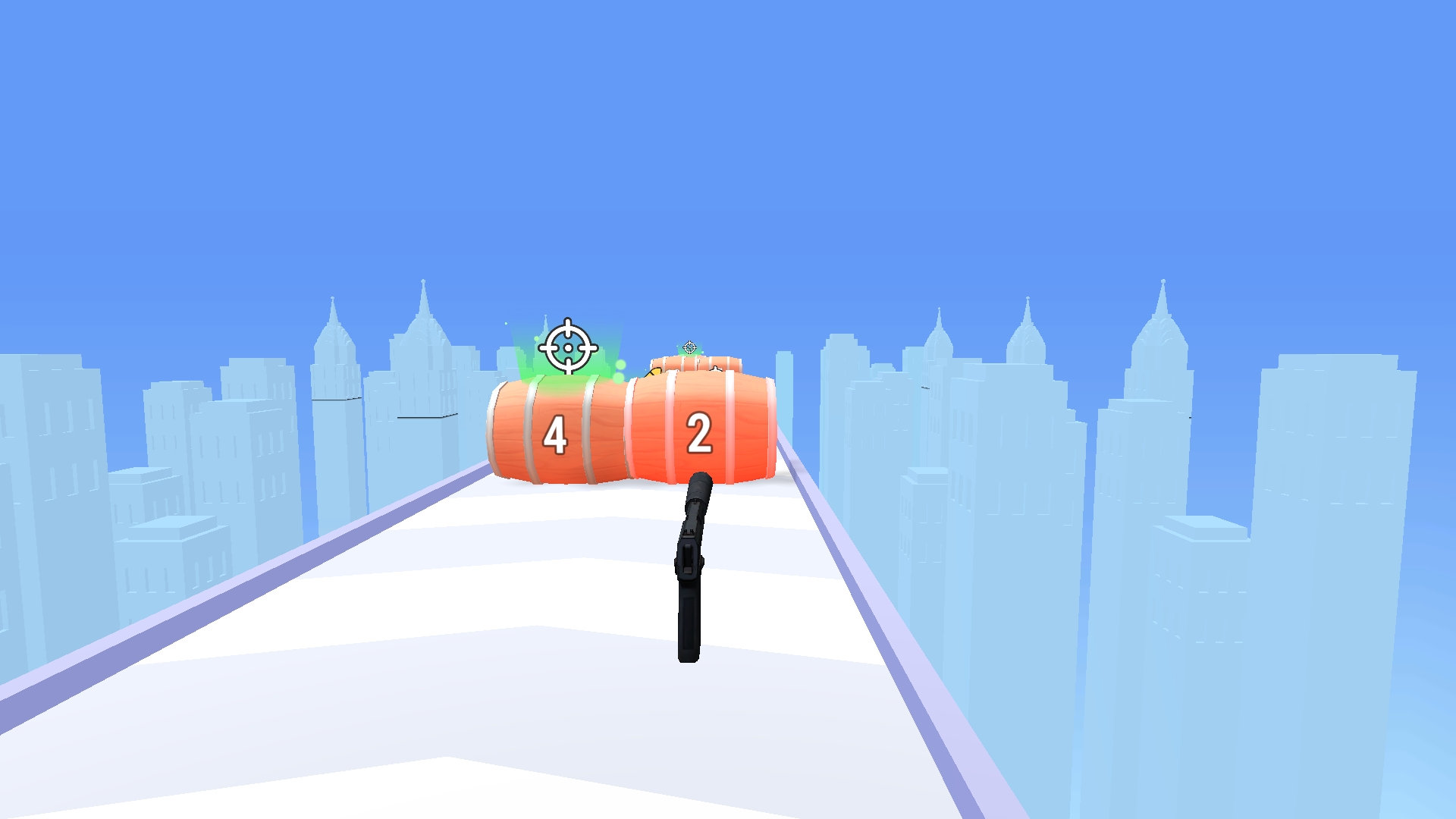Click the green floating bubble above the barrels
Viewport: 1456px width, 819px height.
(x=620, y=366)
